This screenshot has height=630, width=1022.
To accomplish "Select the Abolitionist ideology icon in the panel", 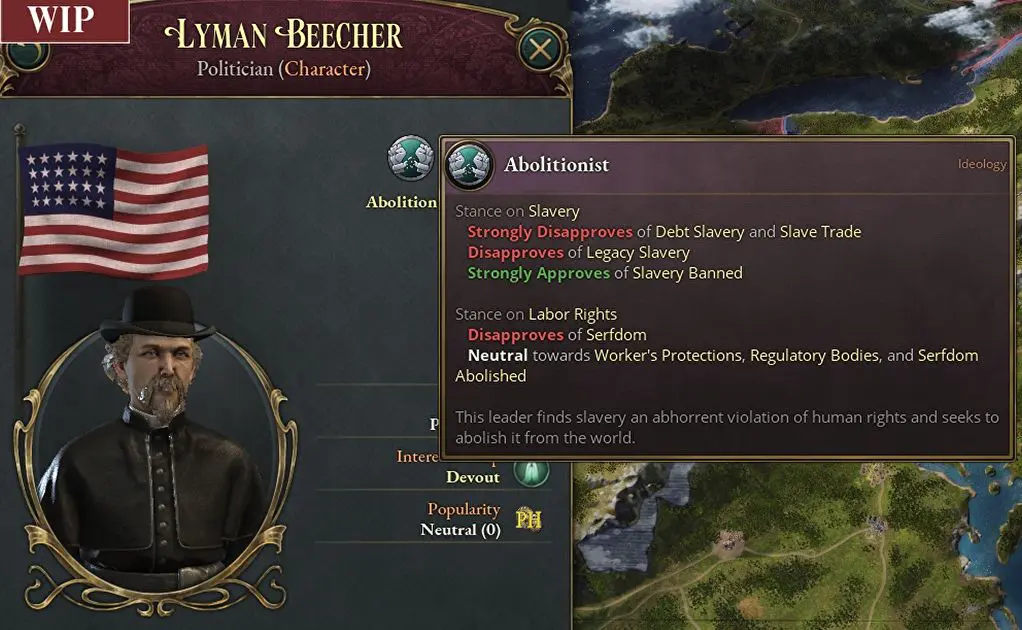I will (408, 160).
